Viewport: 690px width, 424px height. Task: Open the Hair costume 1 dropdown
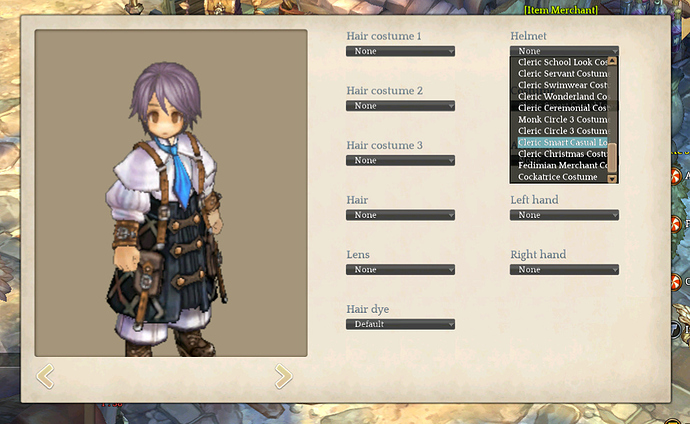click(400, 51)
